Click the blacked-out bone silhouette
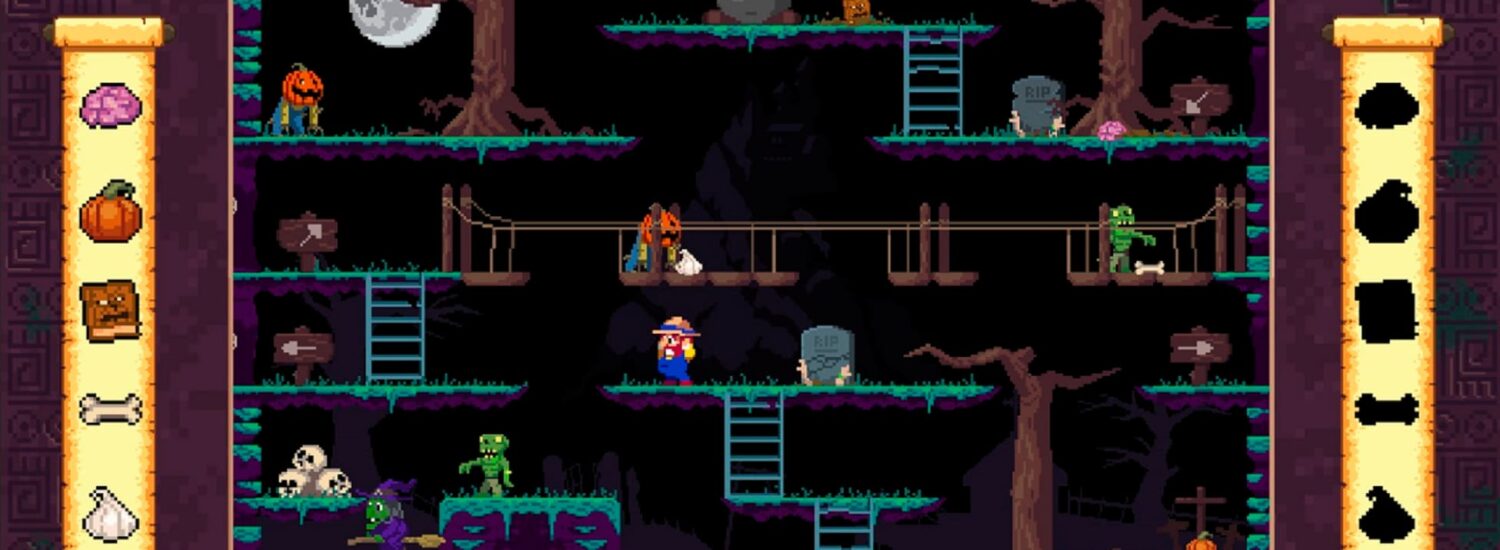This screenshot has width=1500, height=550. click(1387, 409)
